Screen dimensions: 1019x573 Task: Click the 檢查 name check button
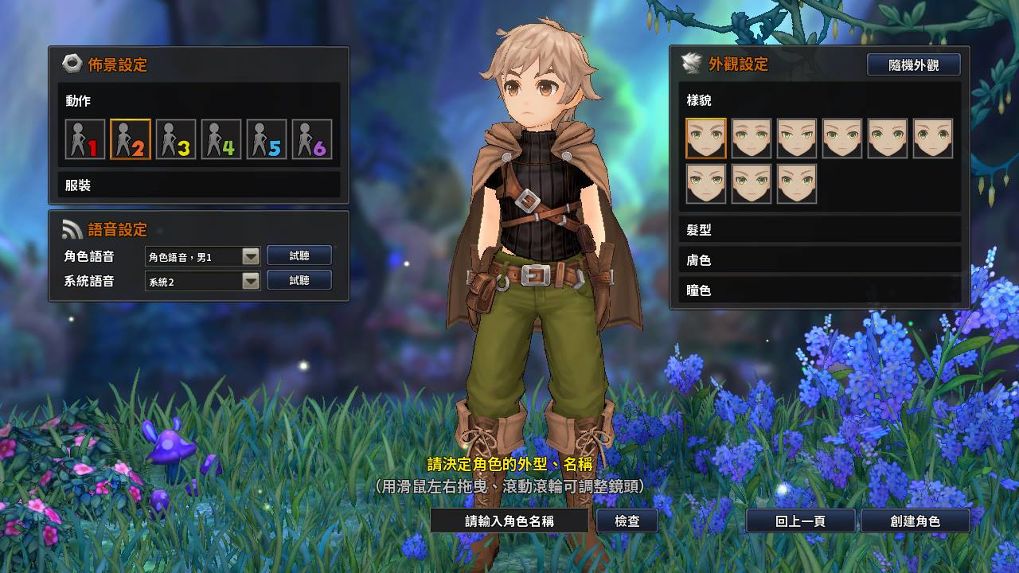point(627,521)
